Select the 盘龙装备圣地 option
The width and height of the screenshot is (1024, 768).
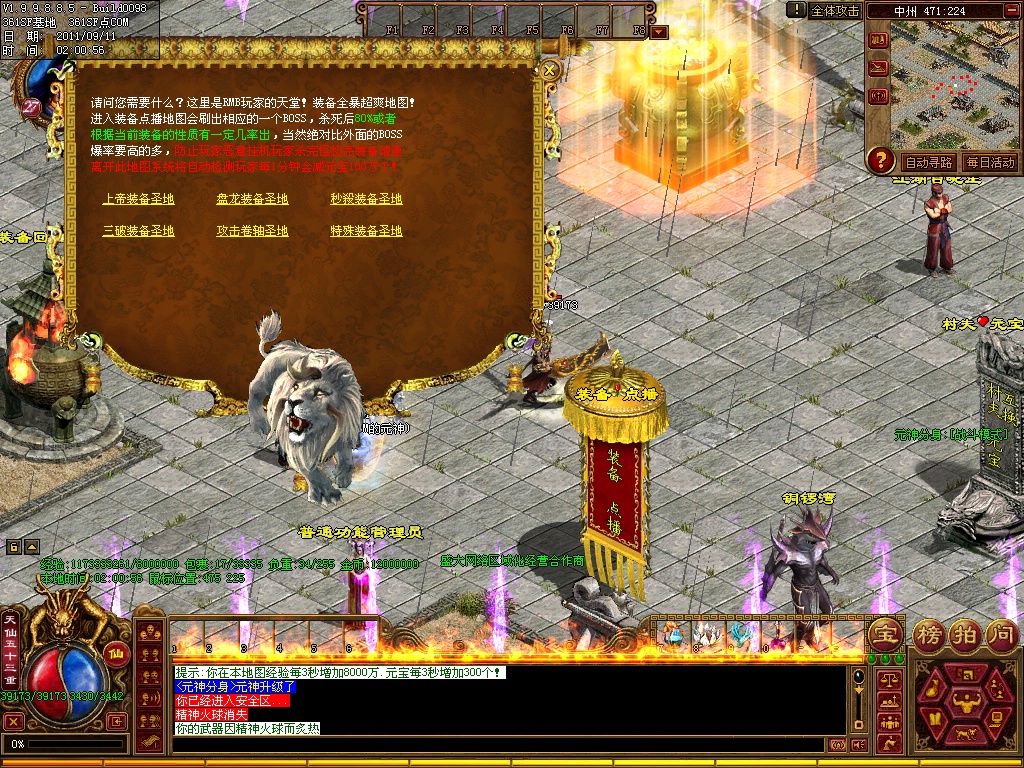coord(252,199)
